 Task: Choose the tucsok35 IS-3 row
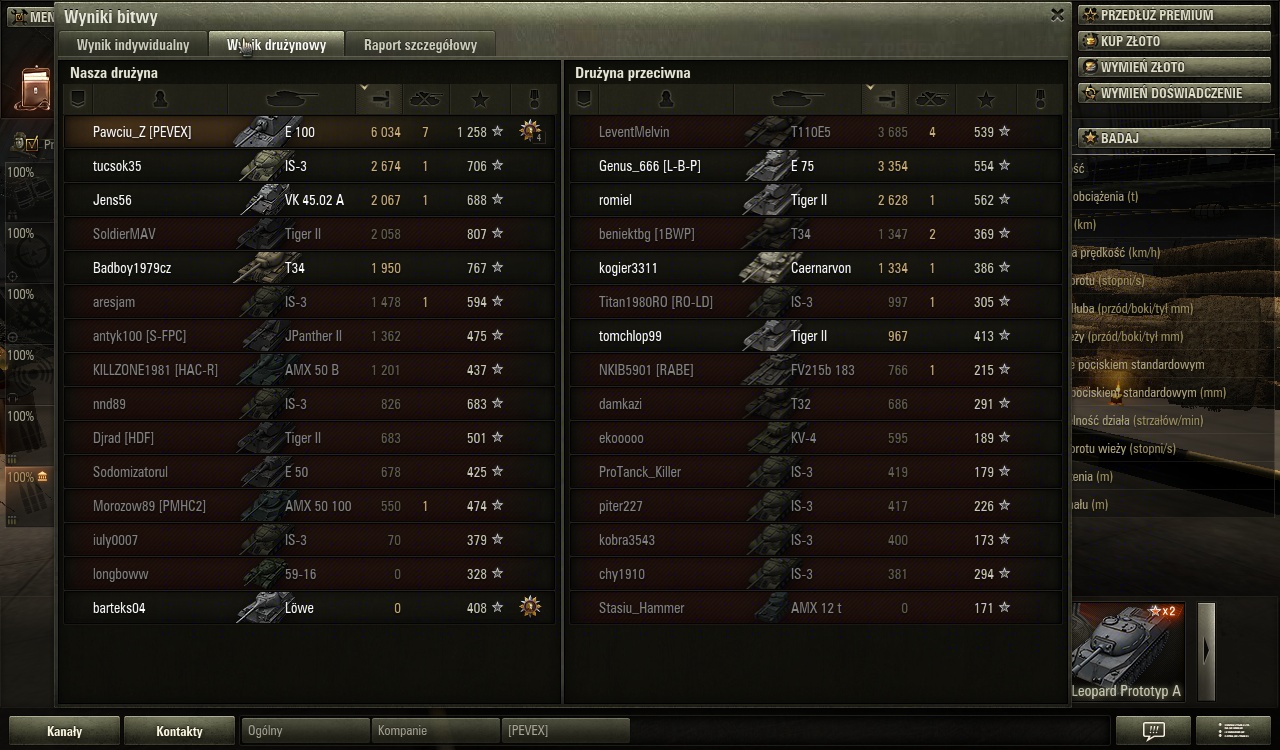coord(310,166)
